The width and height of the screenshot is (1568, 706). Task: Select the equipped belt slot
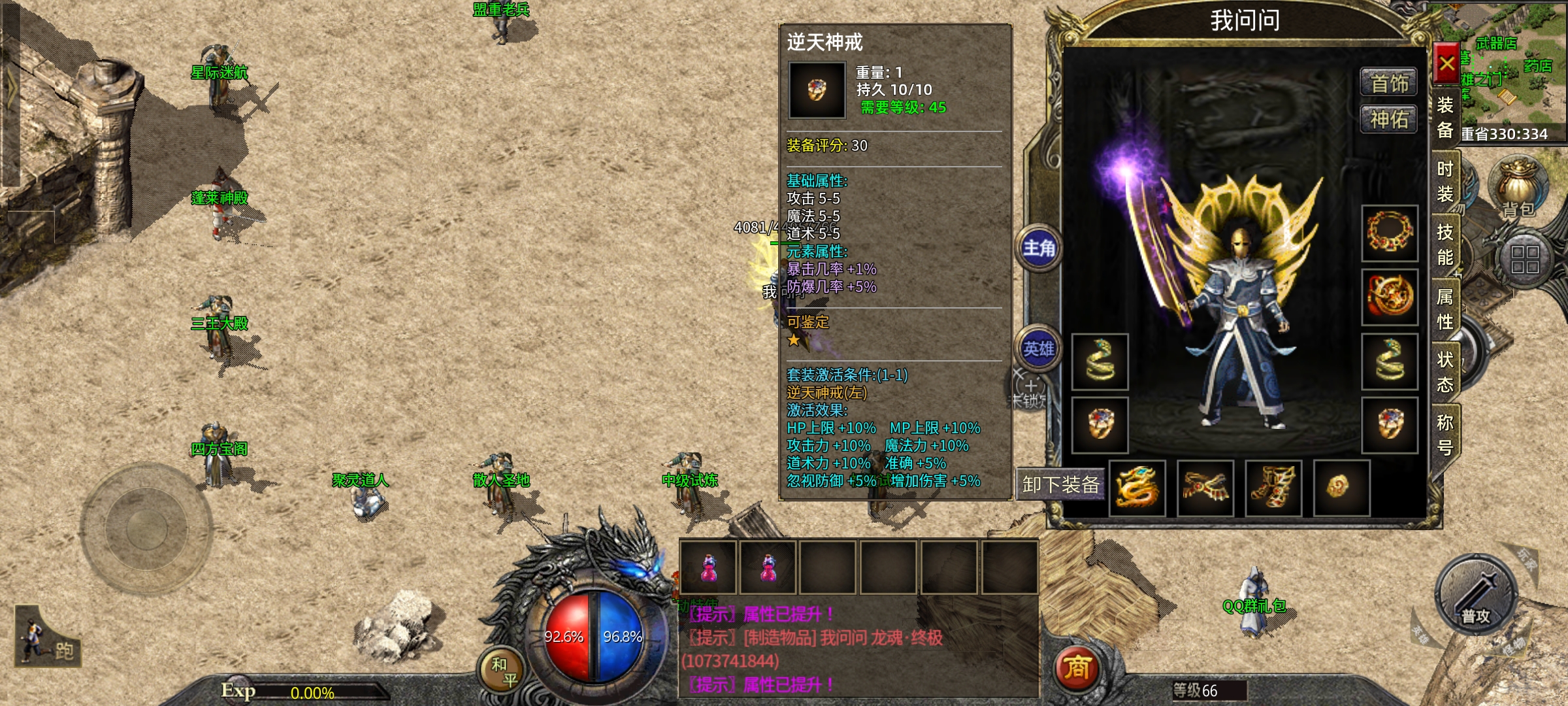1205,488
